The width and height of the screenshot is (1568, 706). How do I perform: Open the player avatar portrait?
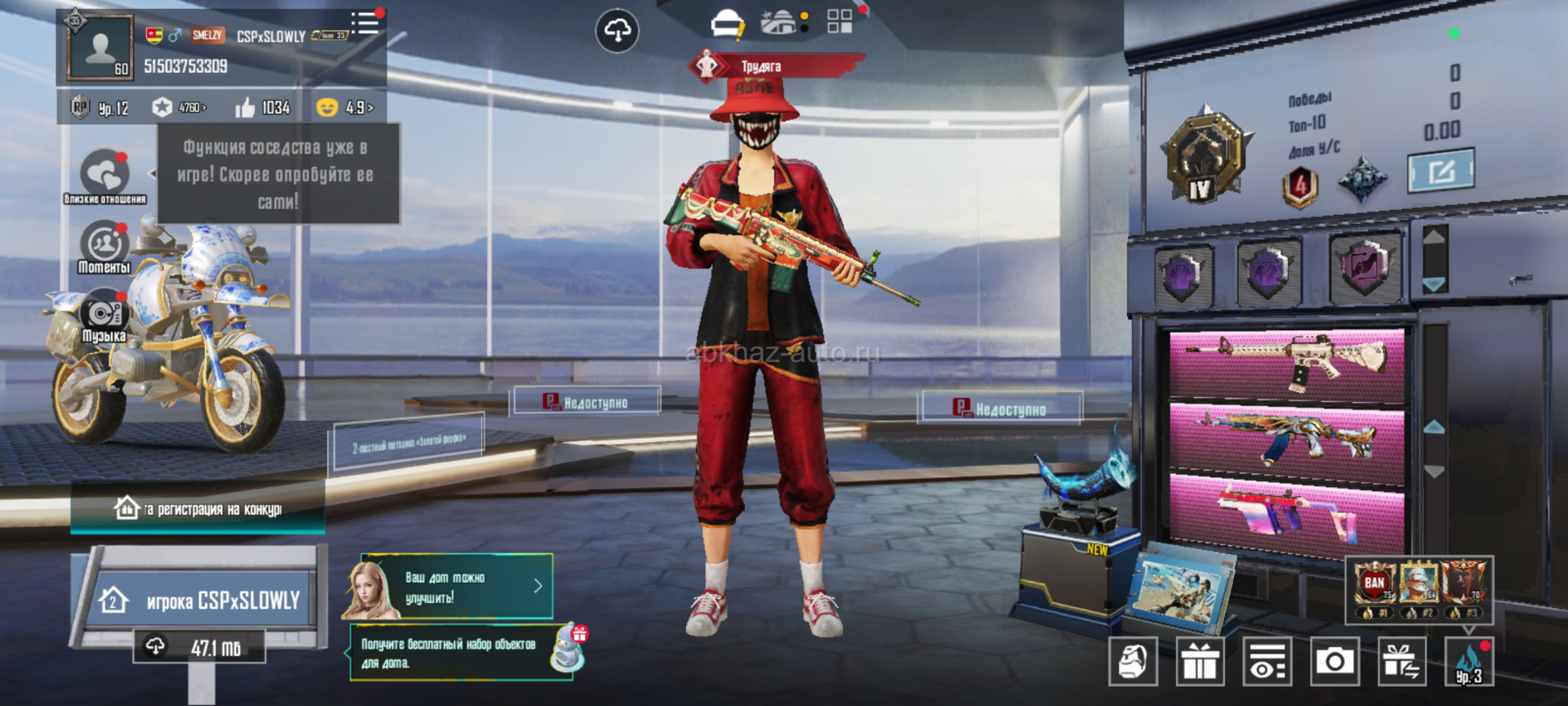100,47
